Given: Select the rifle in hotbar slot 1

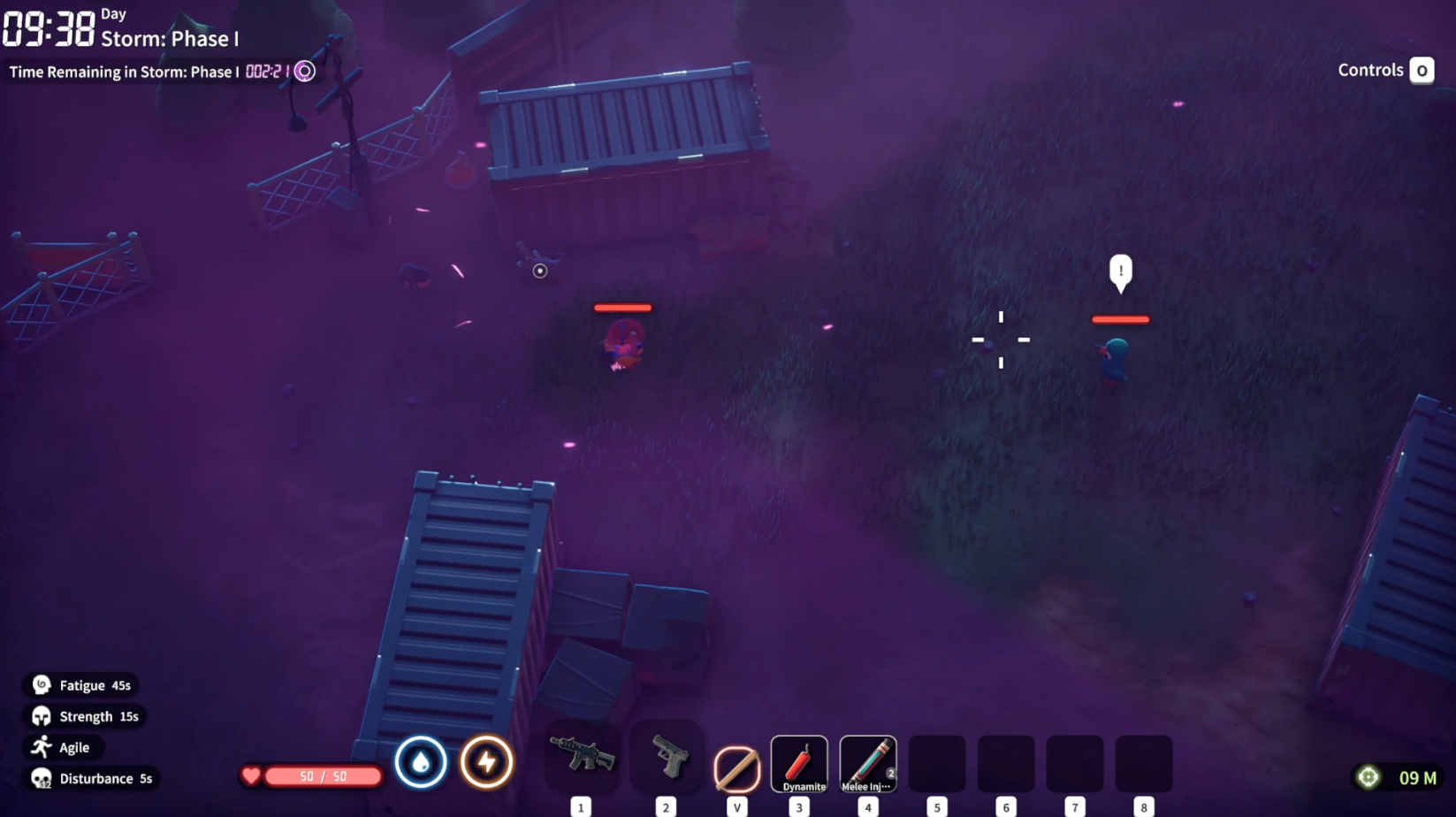Looking at the screenshot, I should point(581,762).
